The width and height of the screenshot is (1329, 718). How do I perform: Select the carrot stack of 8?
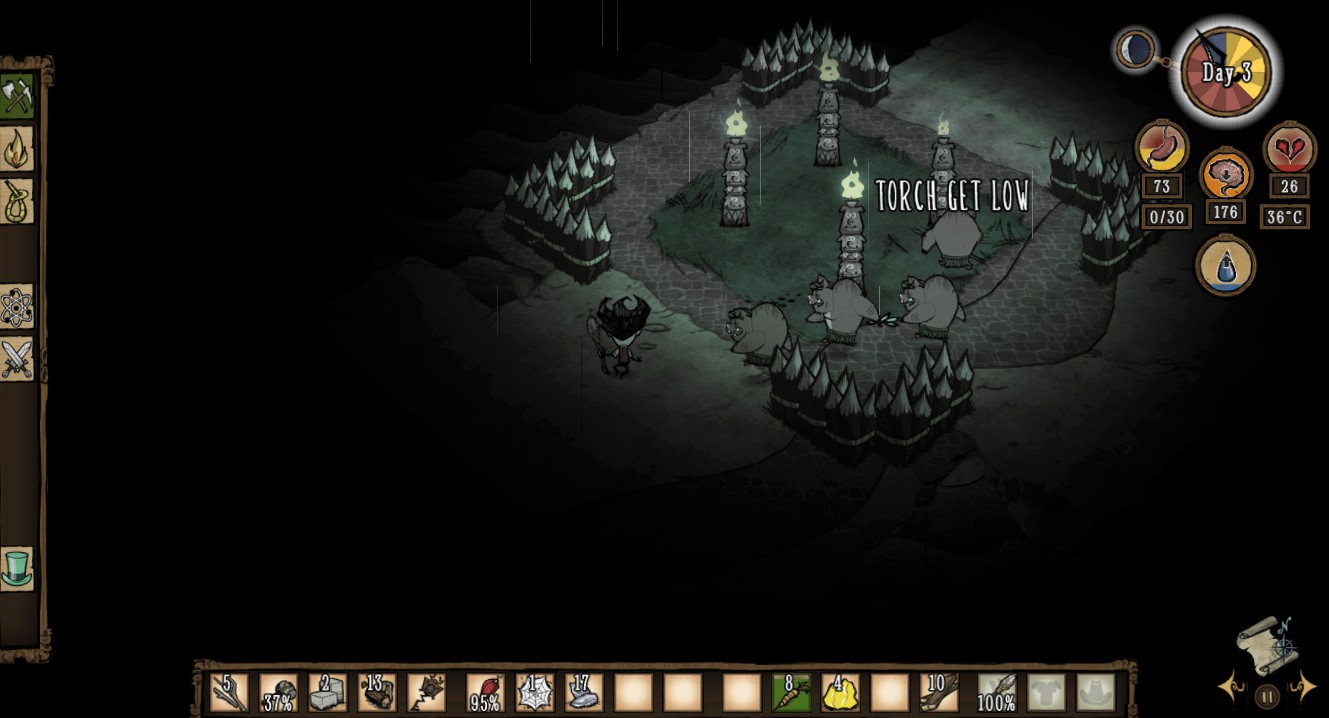point(791,692)
